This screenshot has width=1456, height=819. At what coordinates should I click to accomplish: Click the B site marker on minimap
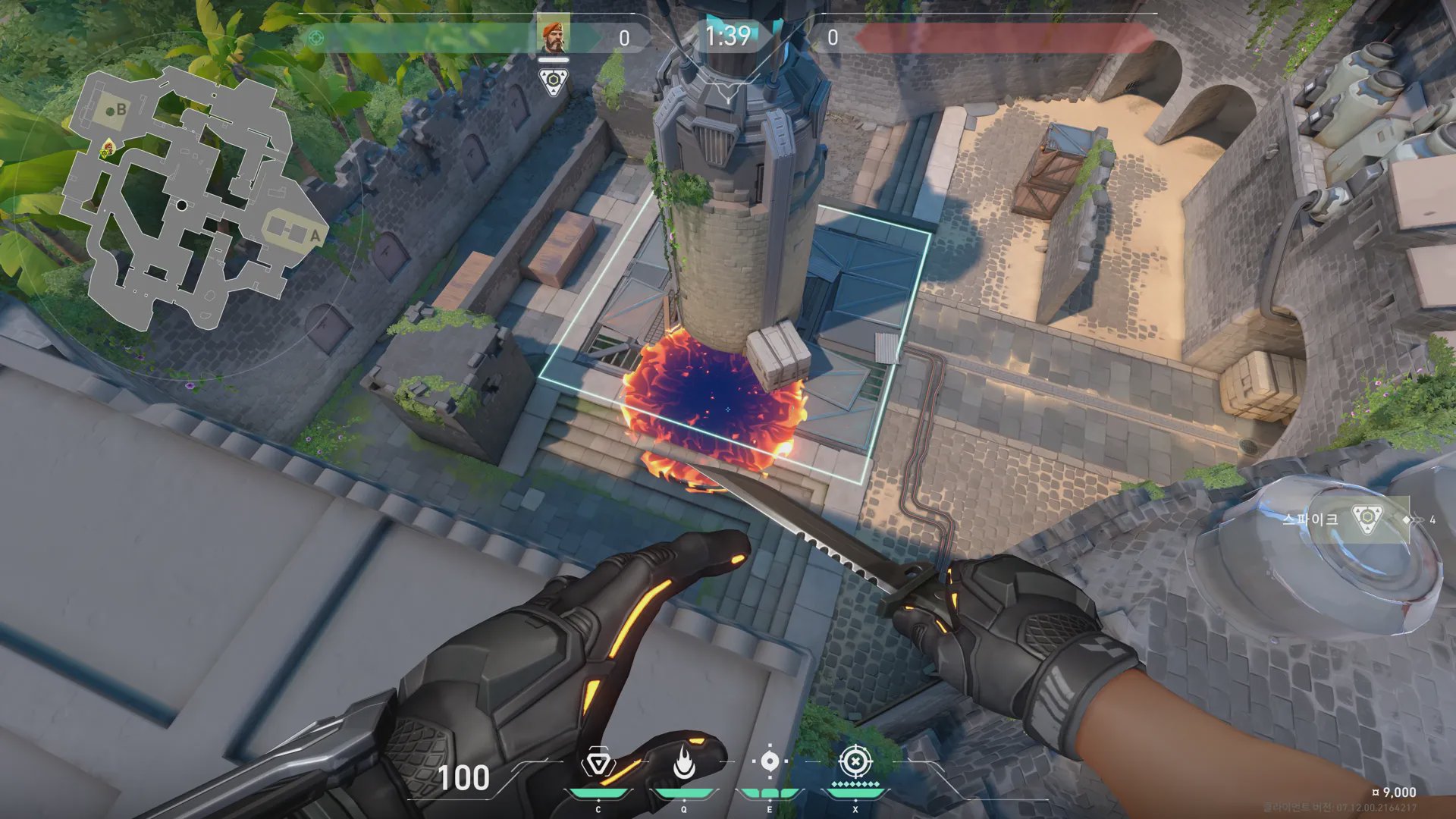click(x=121, y=109)
